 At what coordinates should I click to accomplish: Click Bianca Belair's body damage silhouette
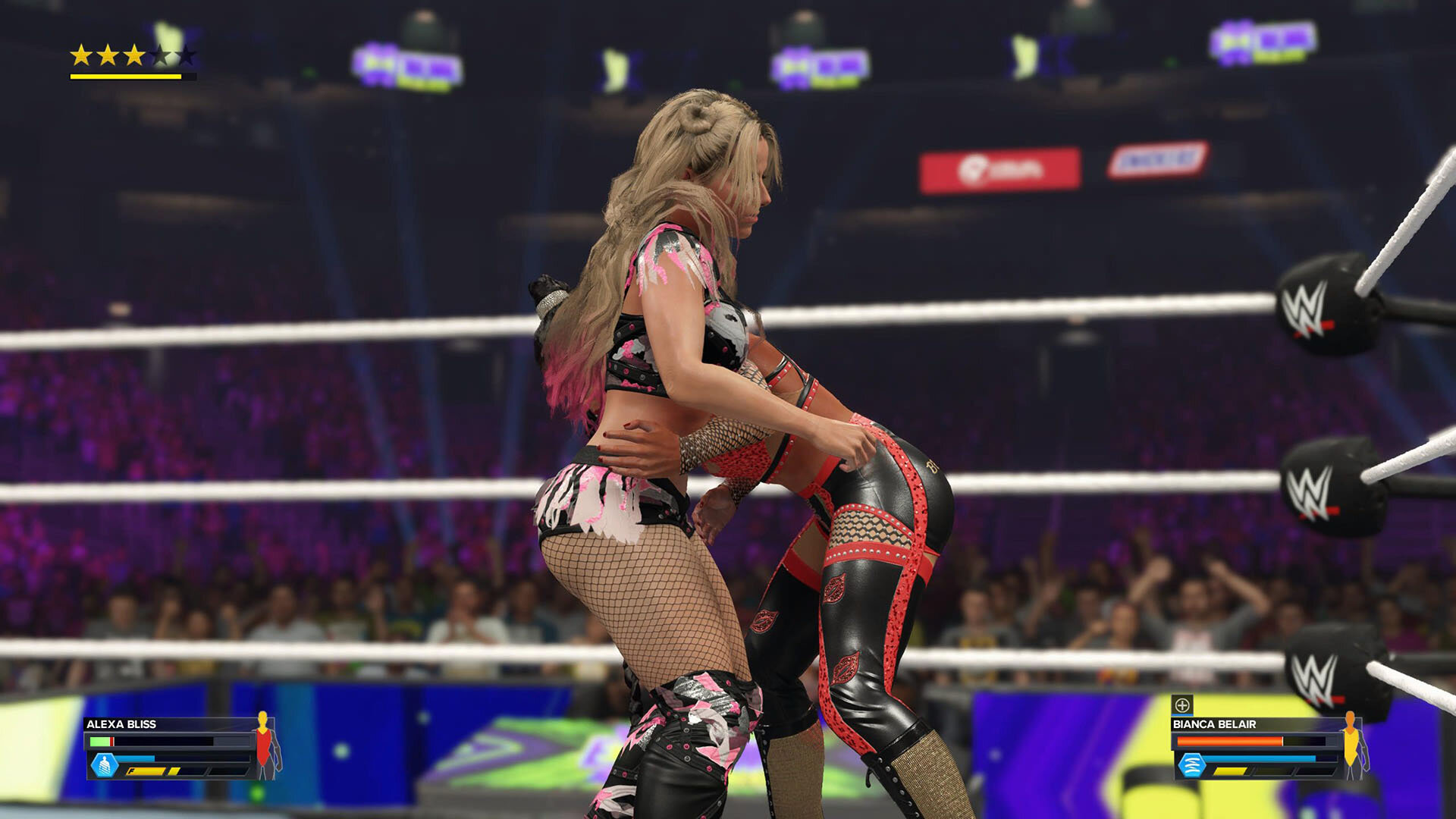click(1352, 745)
